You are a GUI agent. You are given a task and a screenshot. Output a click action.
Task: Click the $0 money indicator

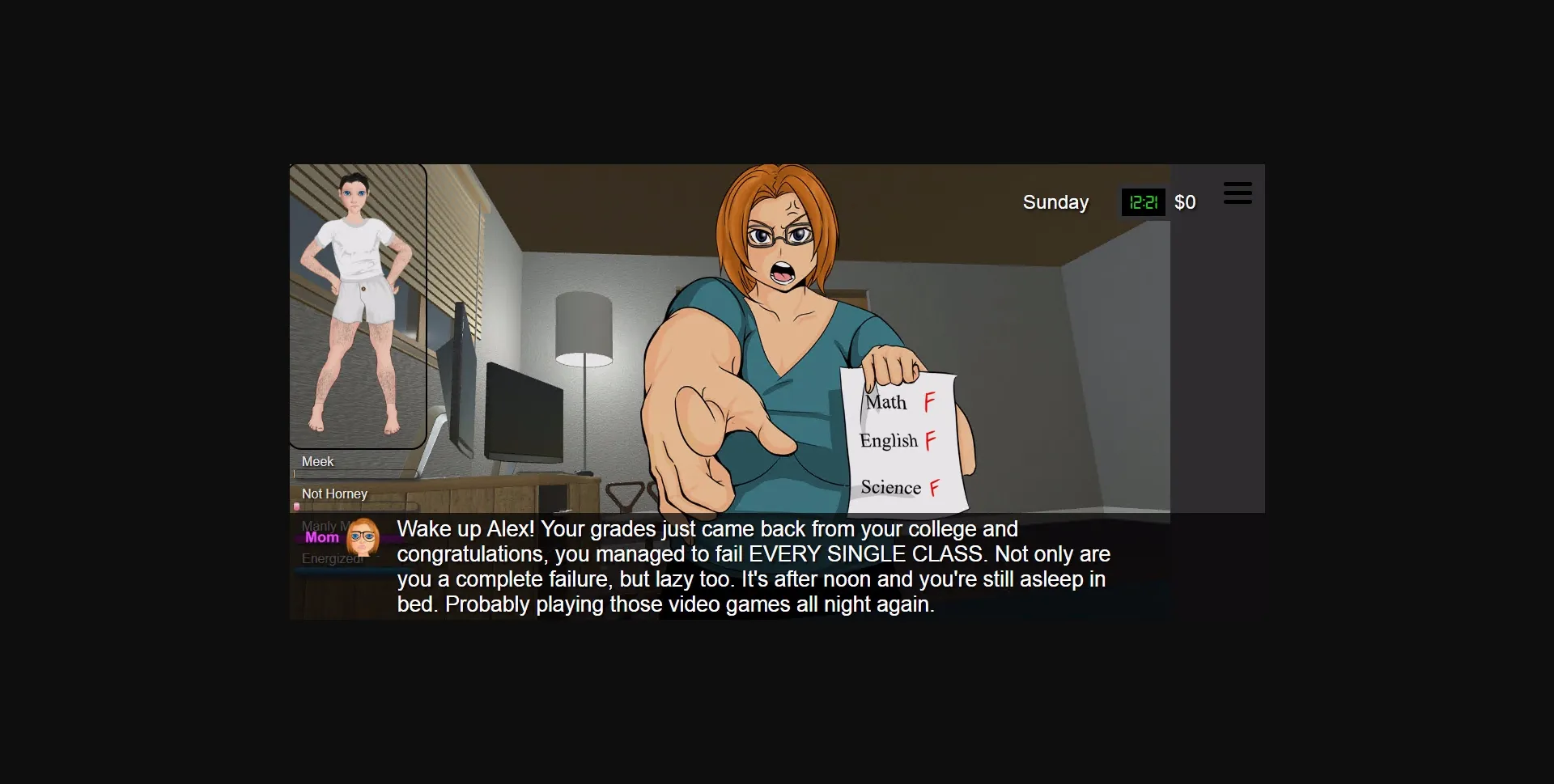[x=1185, y=202]
